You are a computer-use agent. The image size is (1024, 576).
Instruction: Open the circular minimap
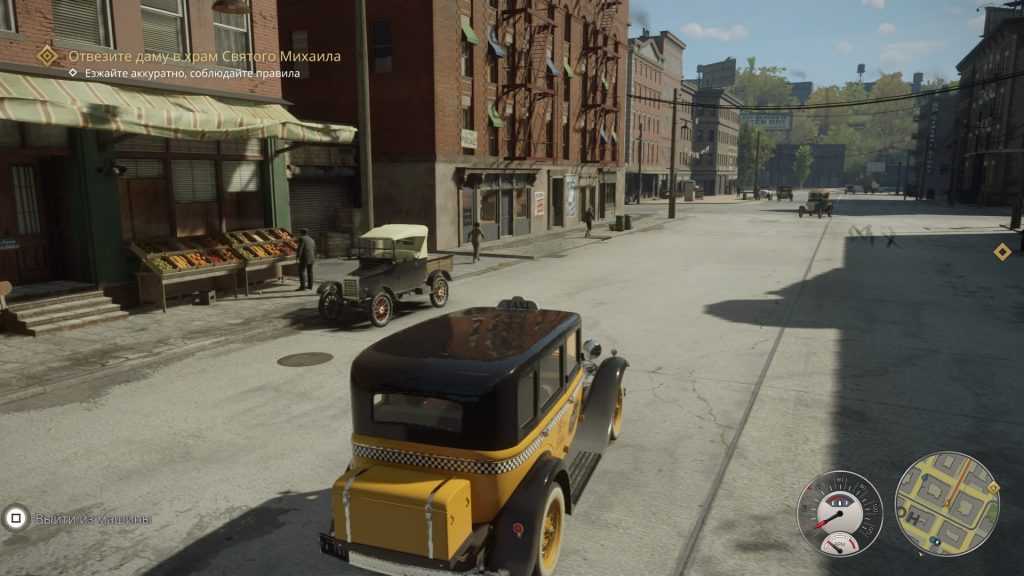pos(947,504)
